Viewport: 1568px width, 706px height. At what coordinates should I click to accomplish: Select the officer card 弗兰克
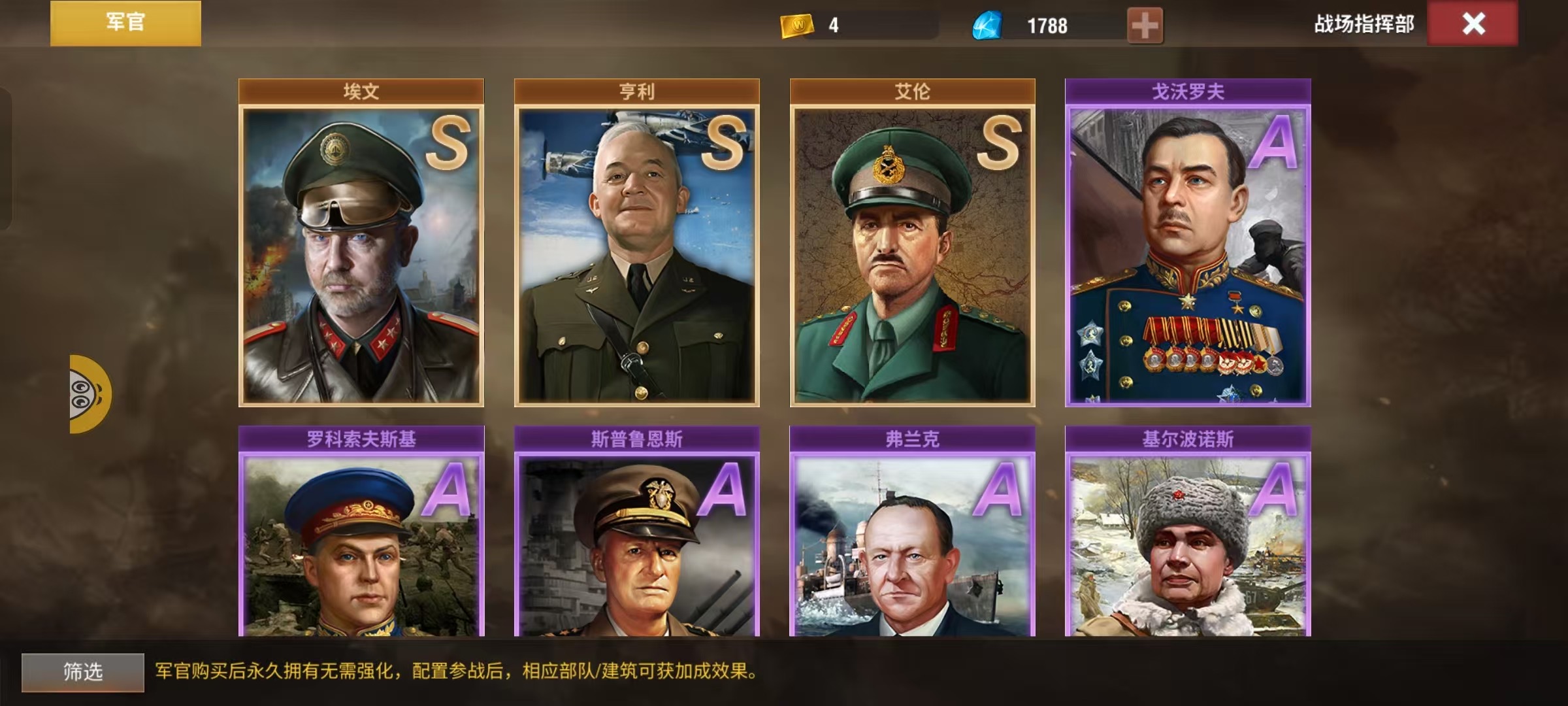coord(912,543)
